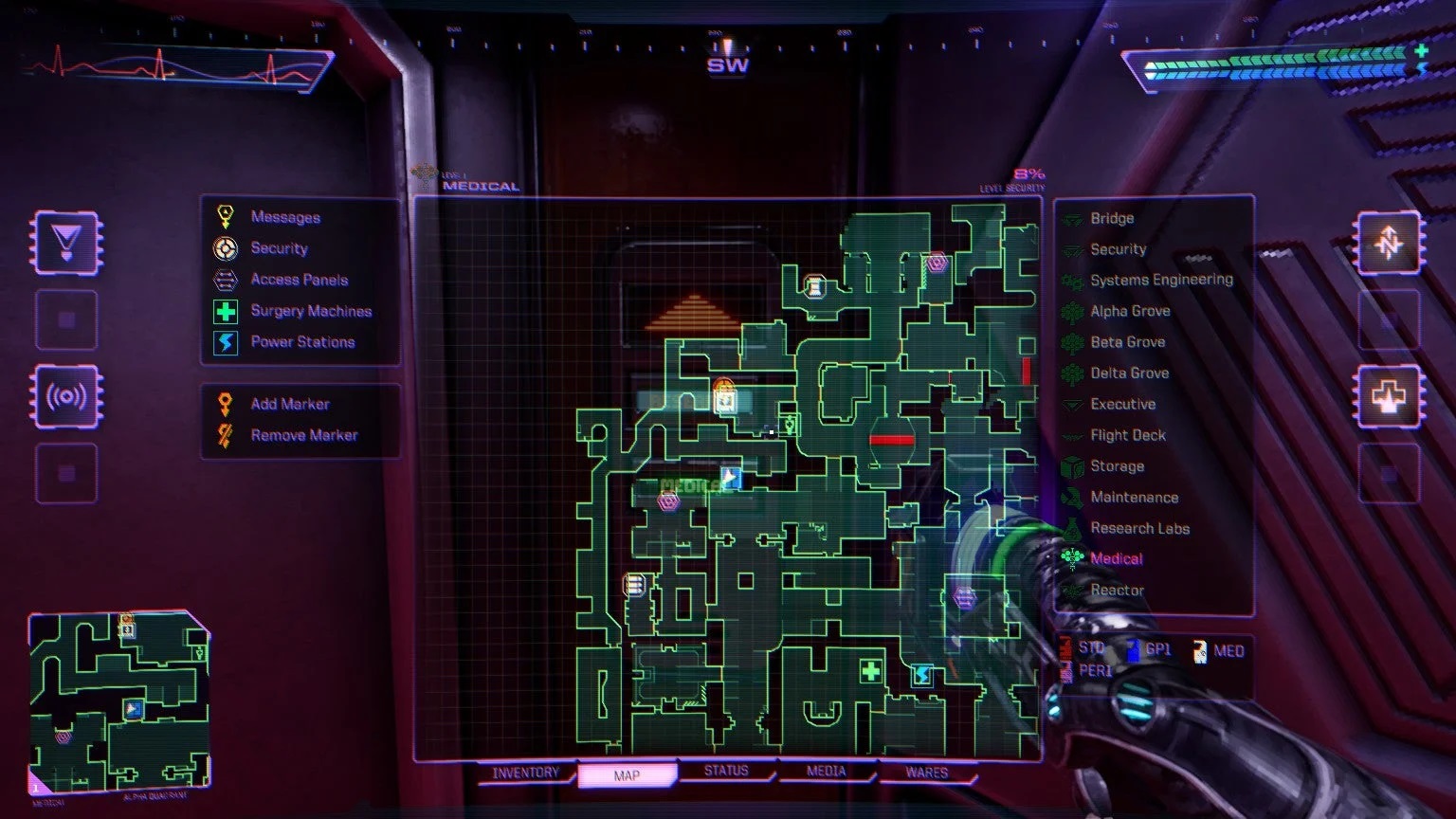
Task: Click Remove Marker
Action: tap(303, 434)
